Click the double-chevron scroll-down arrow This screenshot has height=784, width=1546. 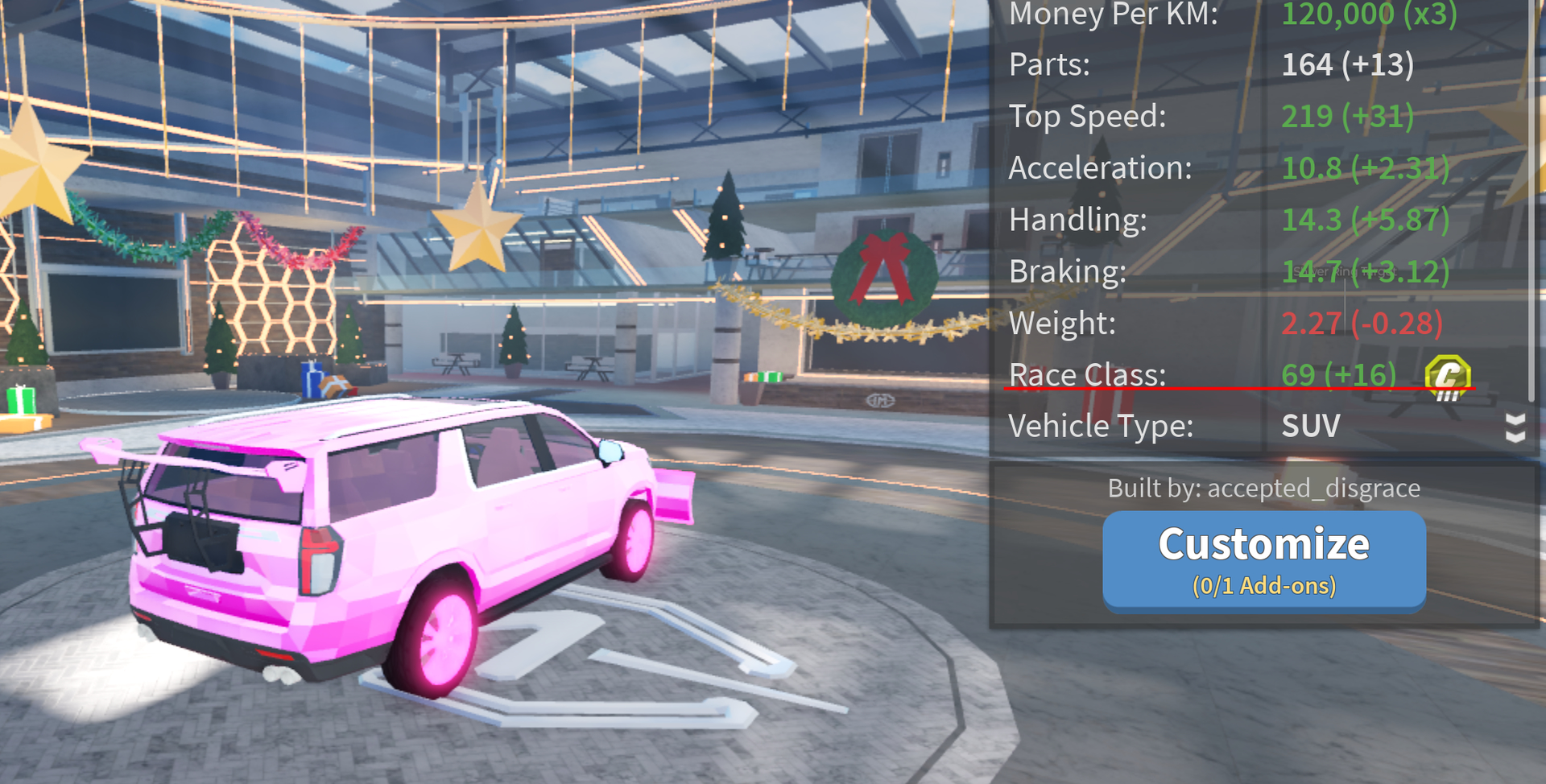click(1515, 427)
